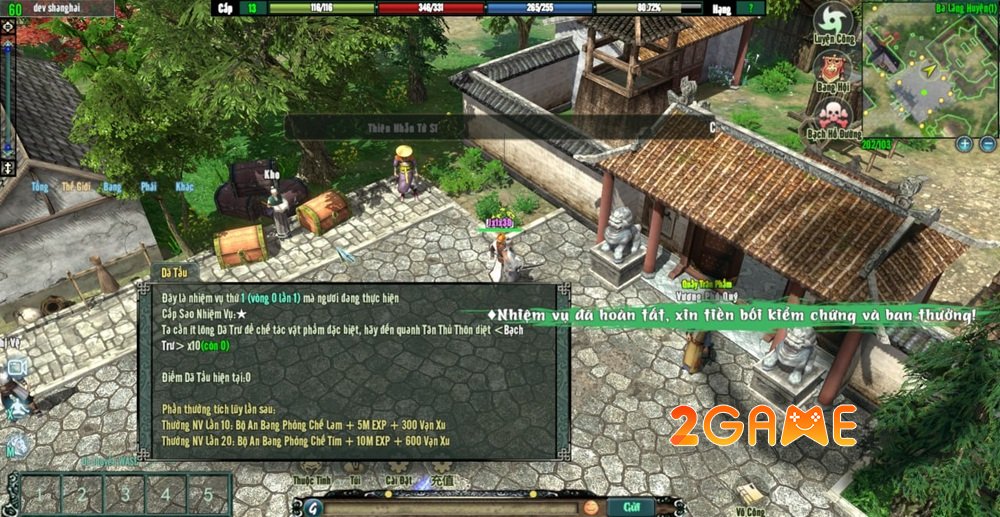Zoom in the minimap with plus button

(x=965, y=144)
